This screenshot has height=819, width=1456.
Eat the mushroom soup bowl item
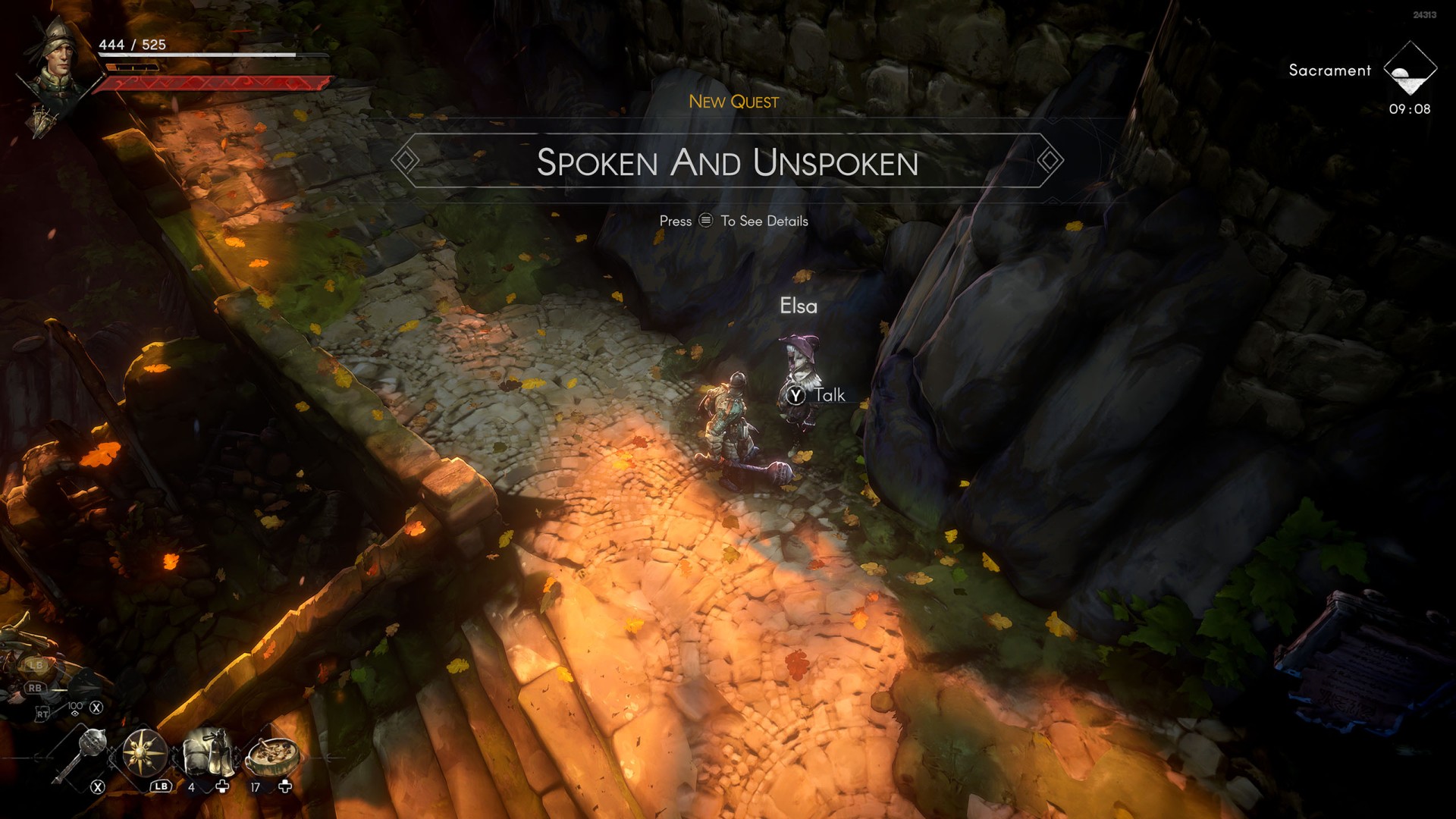272,753
